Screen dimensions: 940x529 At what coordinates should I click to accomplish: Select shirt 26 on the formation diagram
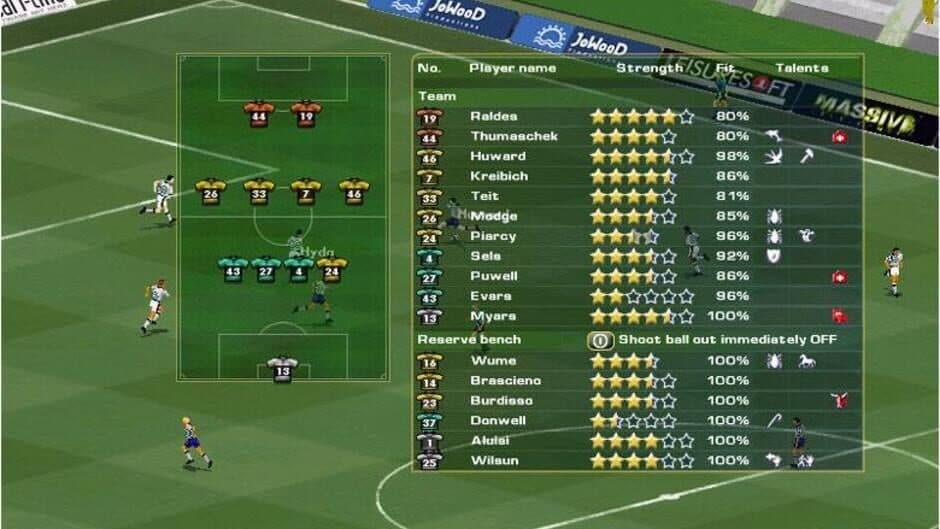[x=210, y=191]
